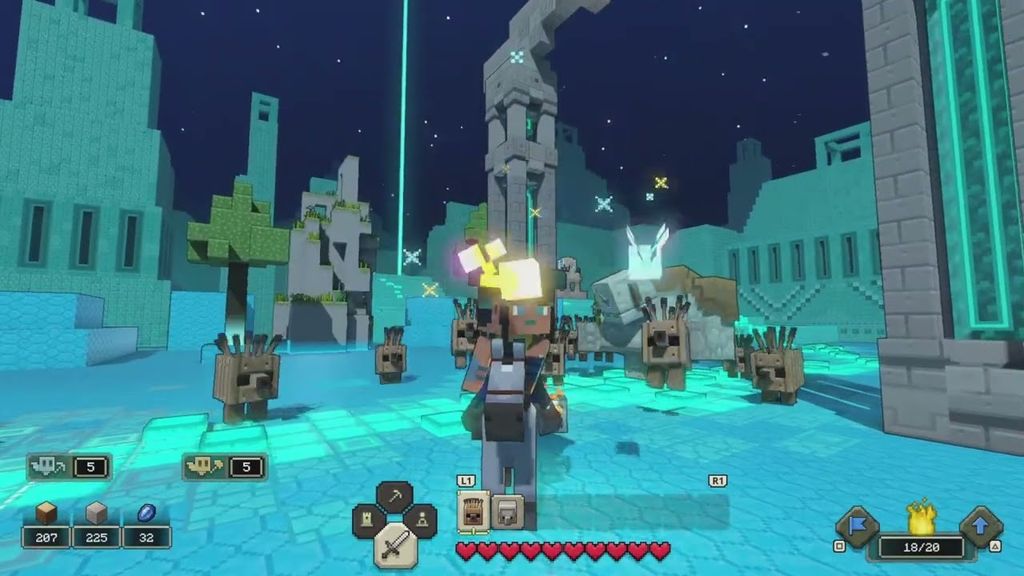Switch to the tower build mode

point(370,521)
